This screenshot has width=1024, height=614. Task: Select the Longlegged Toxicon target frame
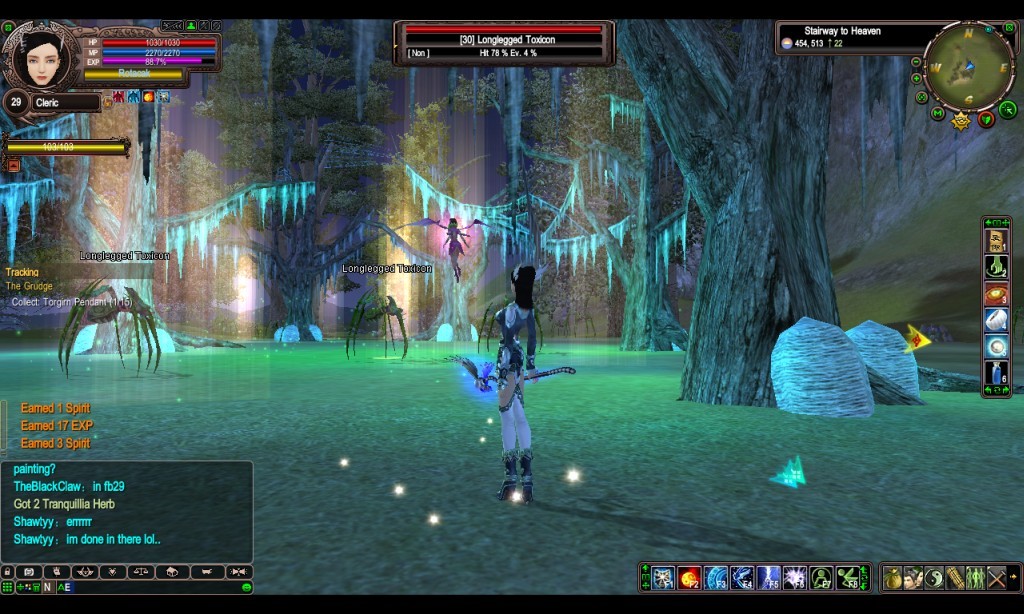point(504,44)
